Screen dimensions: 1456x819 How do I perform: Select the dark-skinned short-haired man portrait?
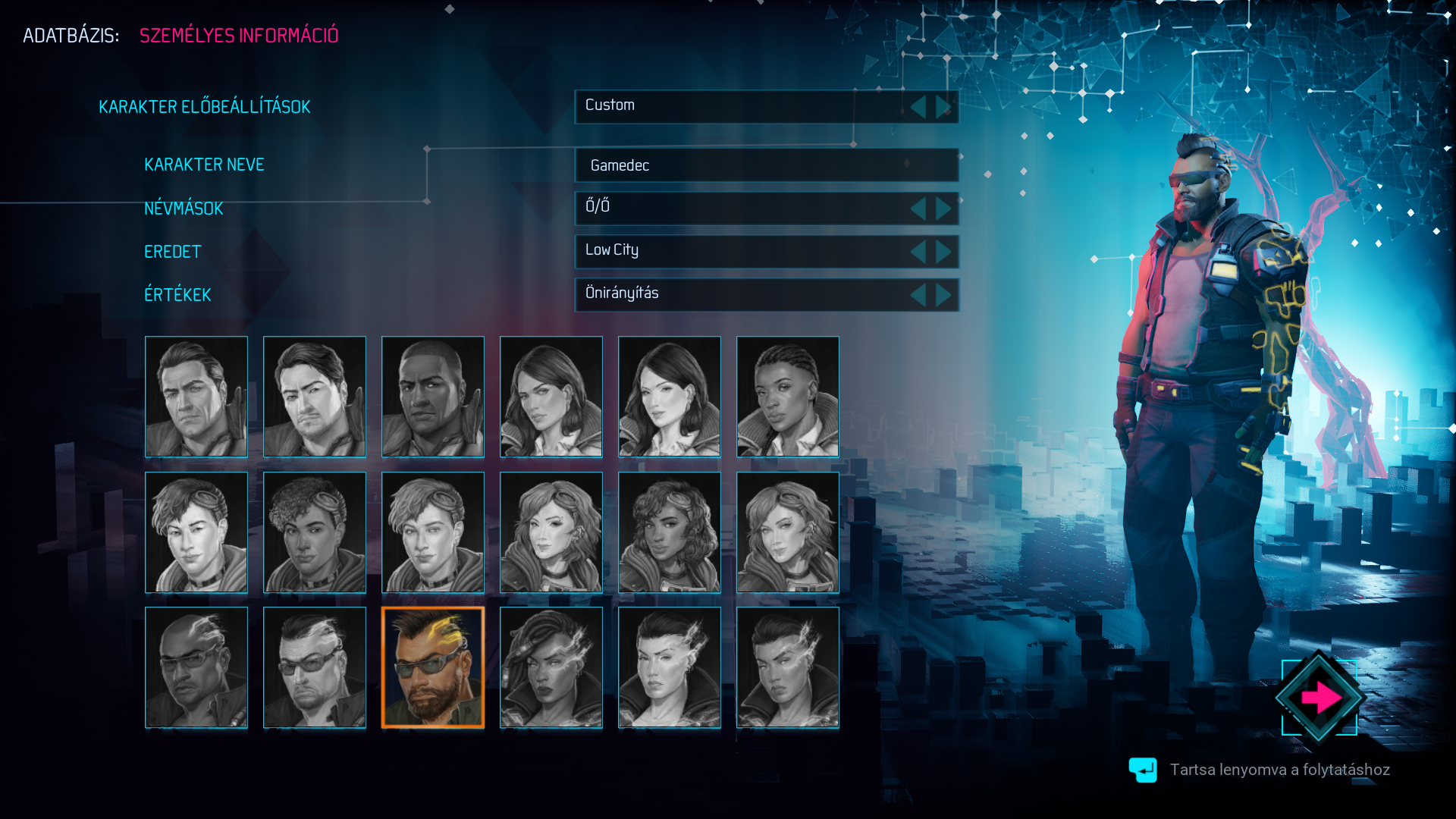coord(433,397)
